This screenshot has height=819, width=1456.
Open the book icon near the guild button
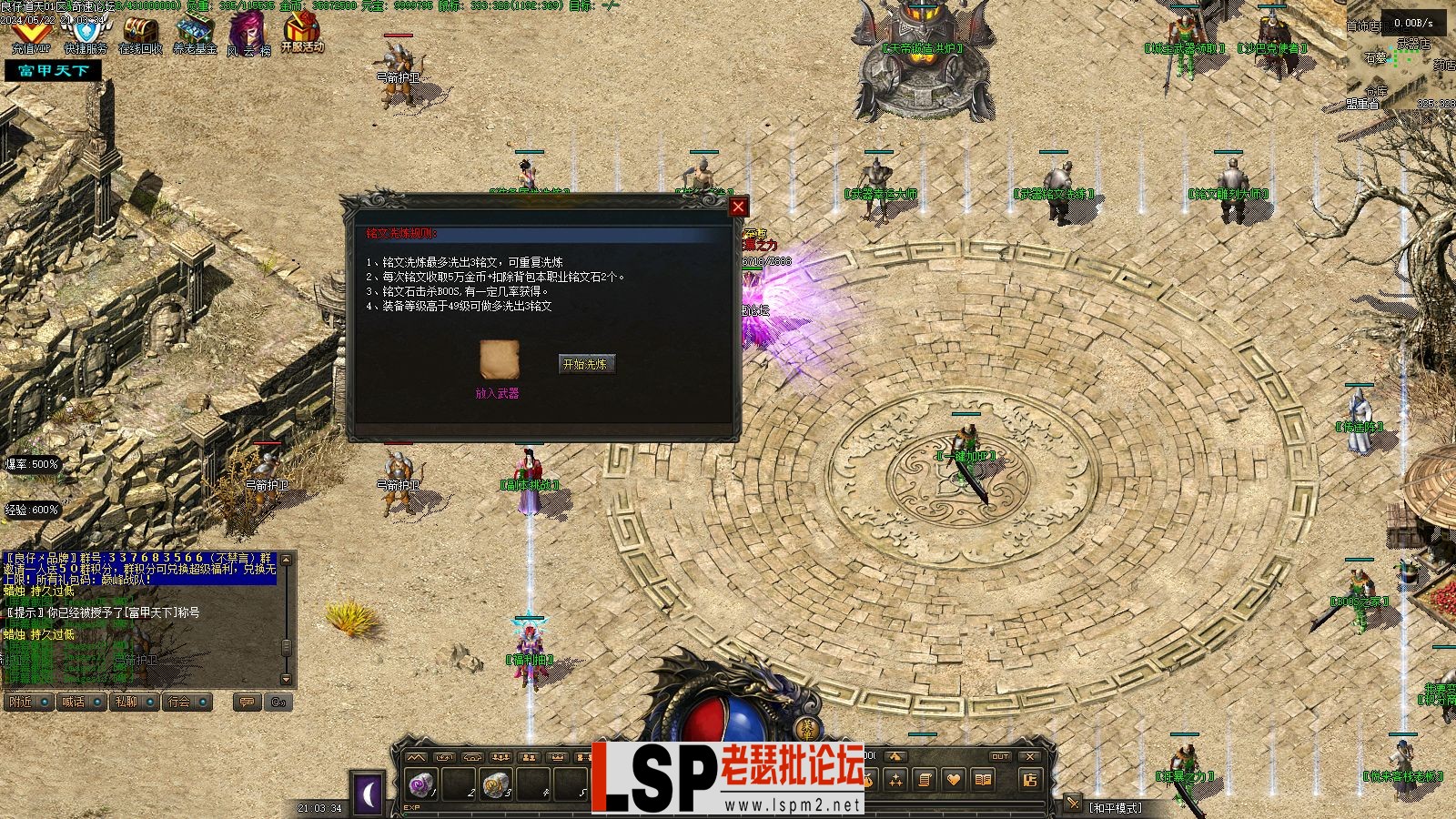click(x=982, y=780)
